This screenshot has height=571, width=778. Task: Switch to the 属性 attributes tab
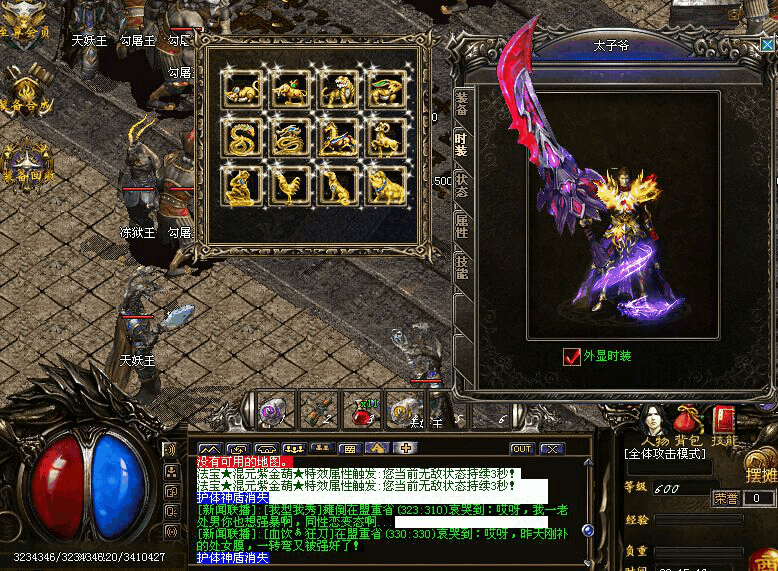(461, 226)
